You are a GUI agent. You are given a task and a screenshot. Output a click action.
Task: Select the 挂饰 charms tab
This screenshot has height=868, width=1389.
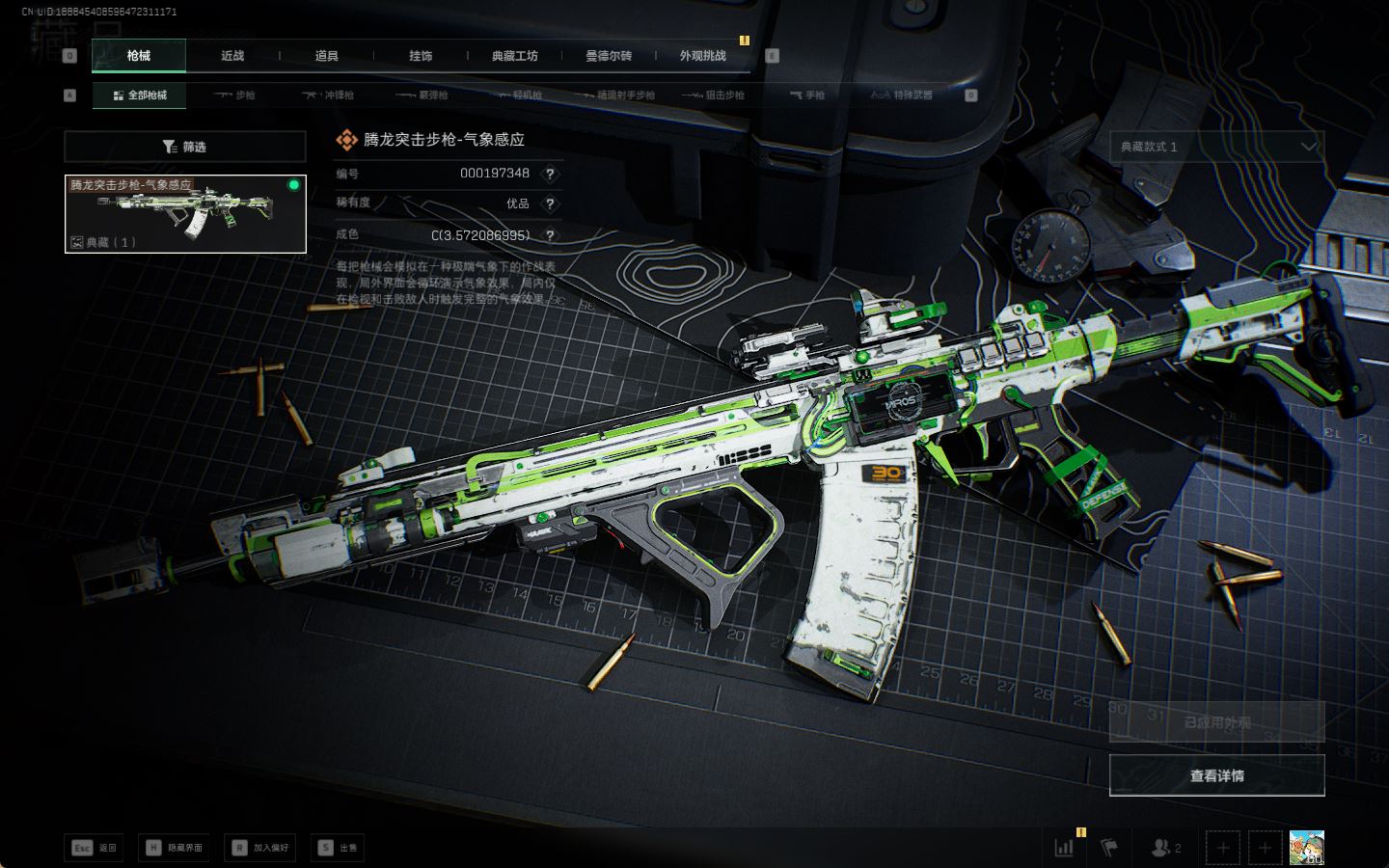pyautogui.click(x=421, y=56)
